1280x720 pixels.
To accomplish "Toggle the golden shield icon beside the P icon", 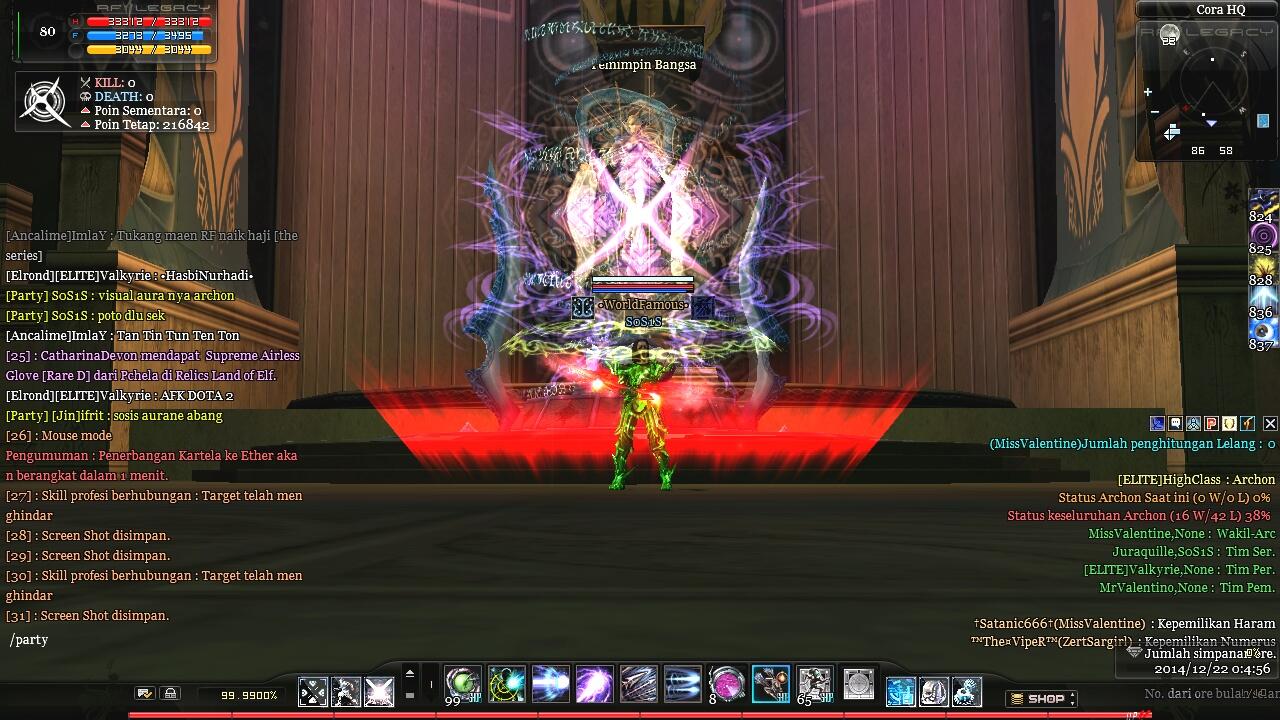I will tap(1227, 423).
